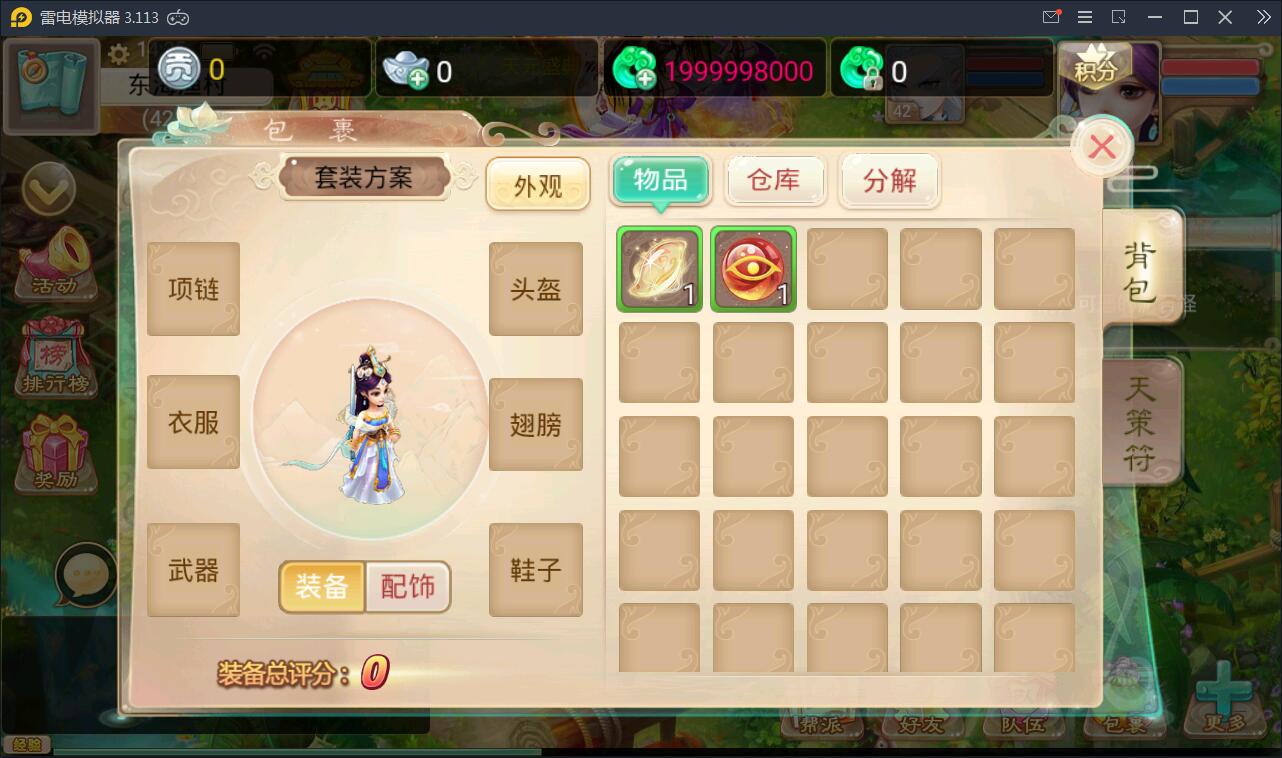Open the chat bubble icon
The image size is (1282, 758).
tap(83, 575)
